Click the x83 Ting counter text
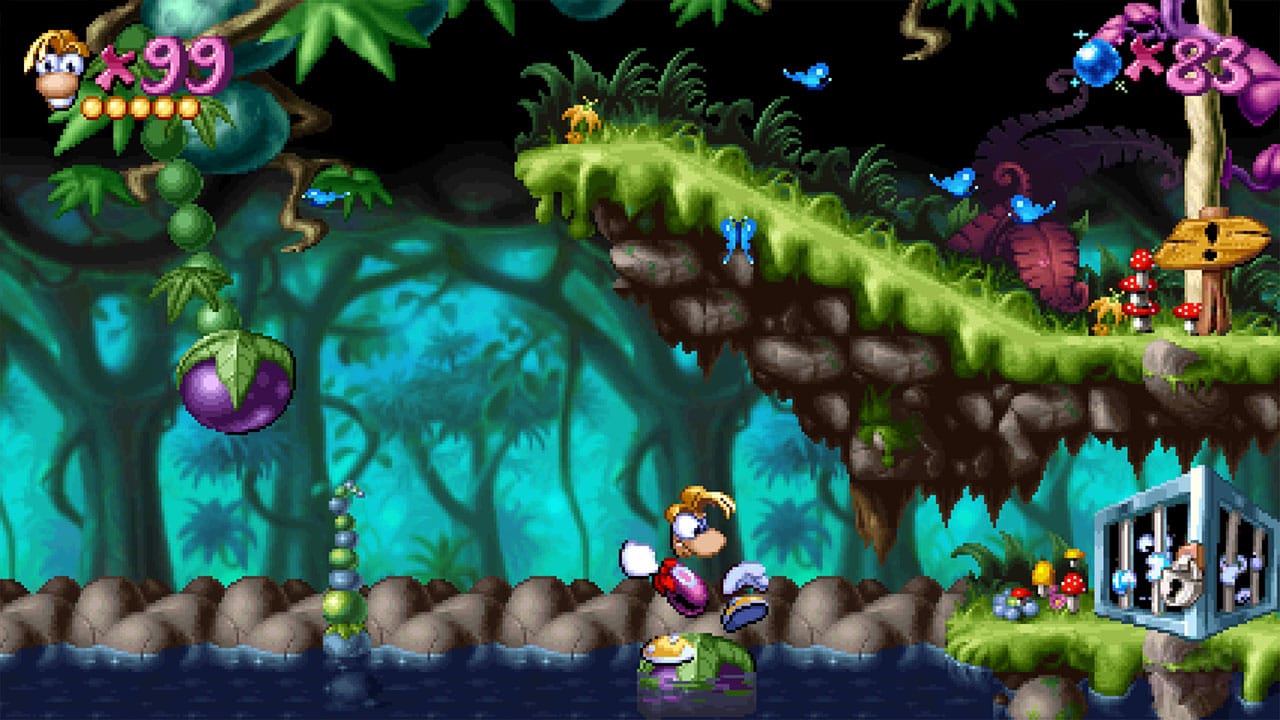This screenshot has height=720, width=1280. (x=1205, y=62)
